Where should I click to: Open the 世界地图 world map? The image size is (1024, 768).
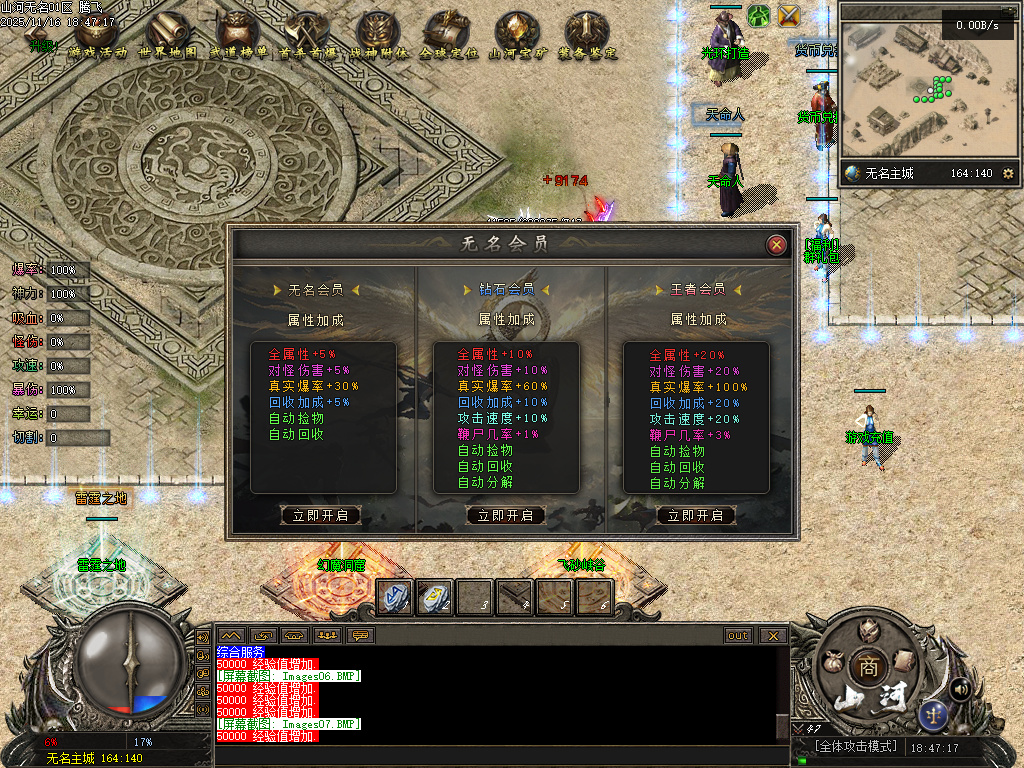coord(168,37)
